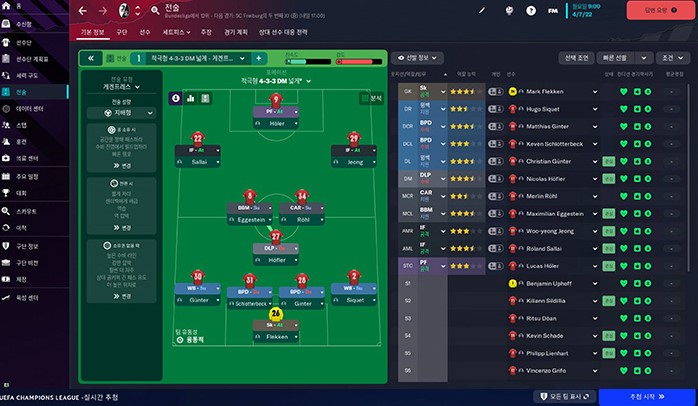
Task: Open the 게겐프레스 tactic style dropdown
Action: pyautogui.click(x=124, y=87)
